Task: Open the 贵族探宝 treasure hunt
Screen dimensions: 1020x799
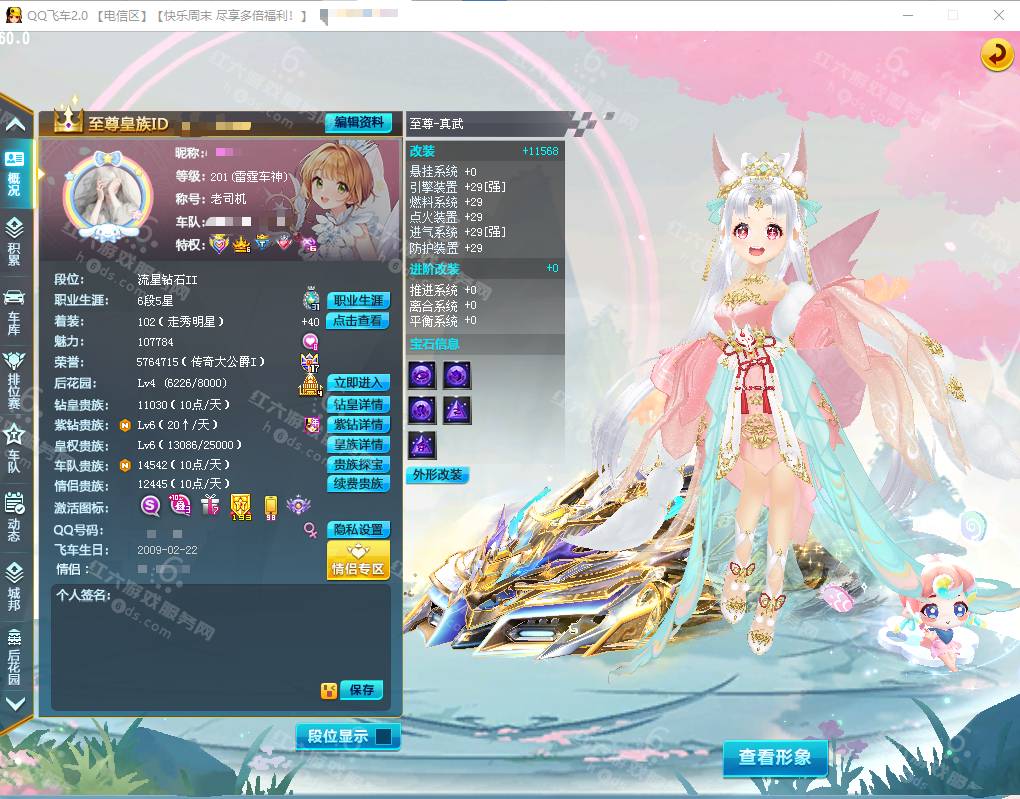Action: (358, 464)
